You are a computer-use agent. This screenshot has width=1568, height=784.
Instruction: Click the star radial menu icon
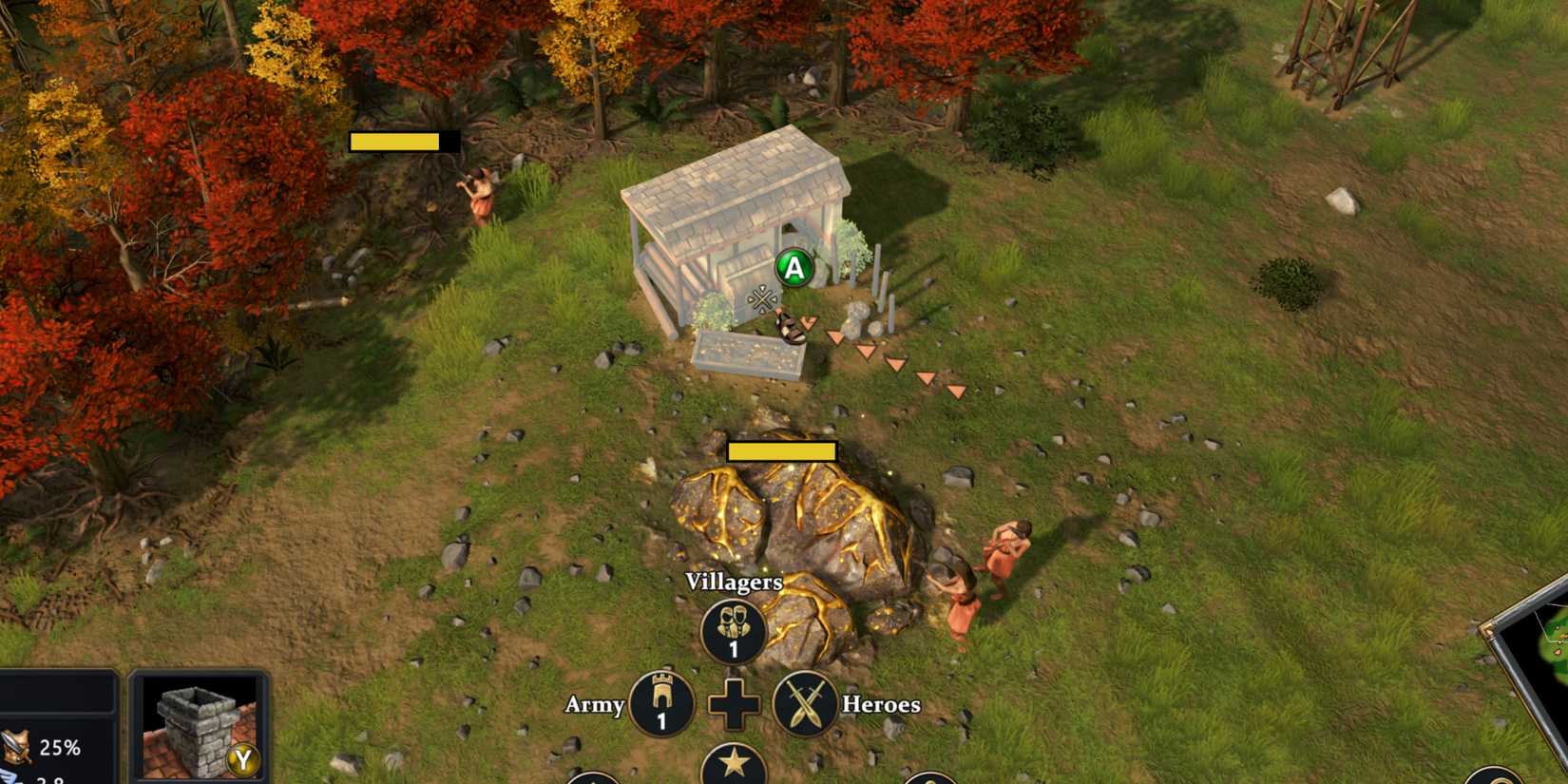733,763
